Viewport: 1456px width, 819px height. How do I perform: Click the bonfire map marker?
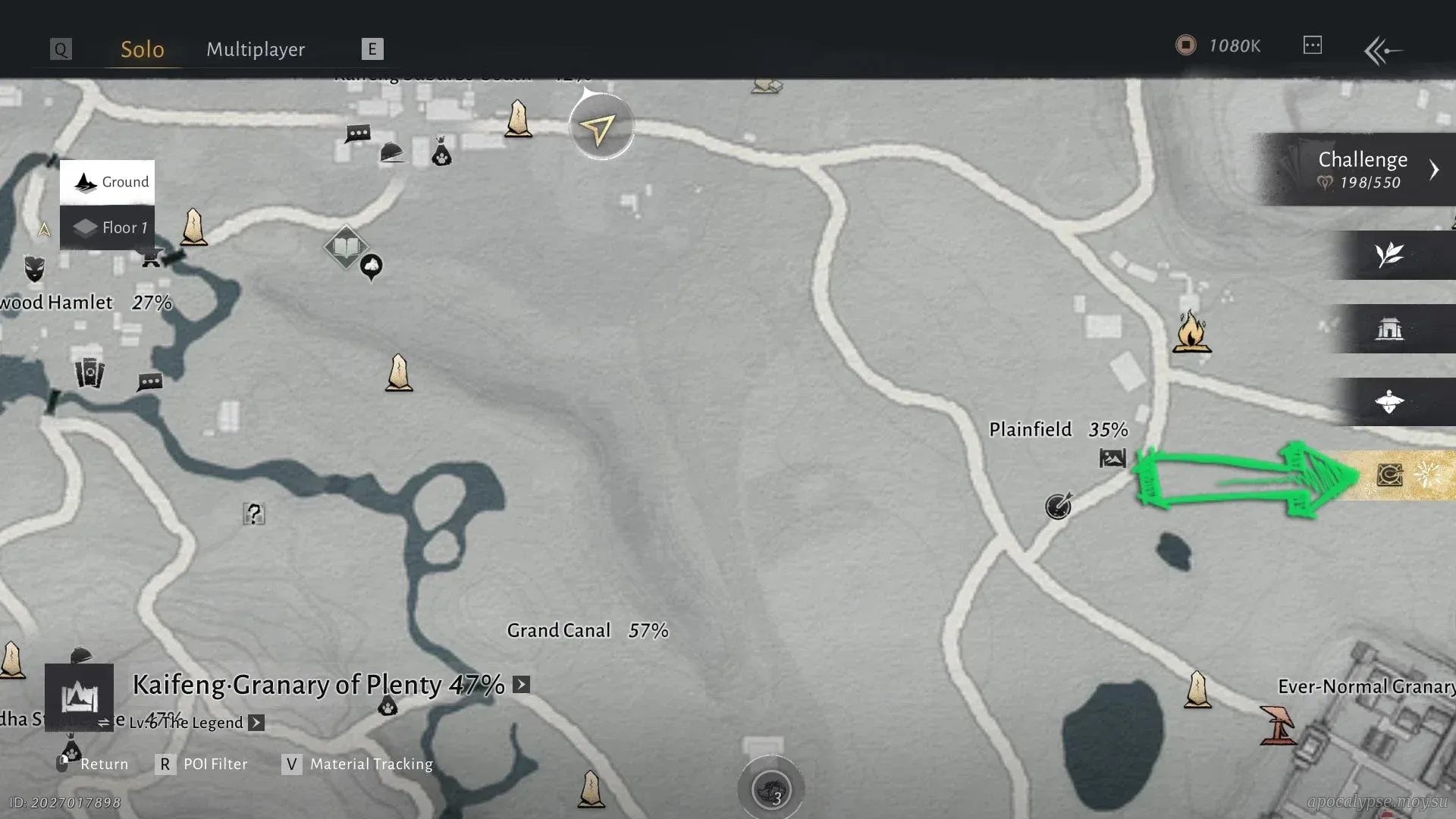click(x=1191, y=333)
